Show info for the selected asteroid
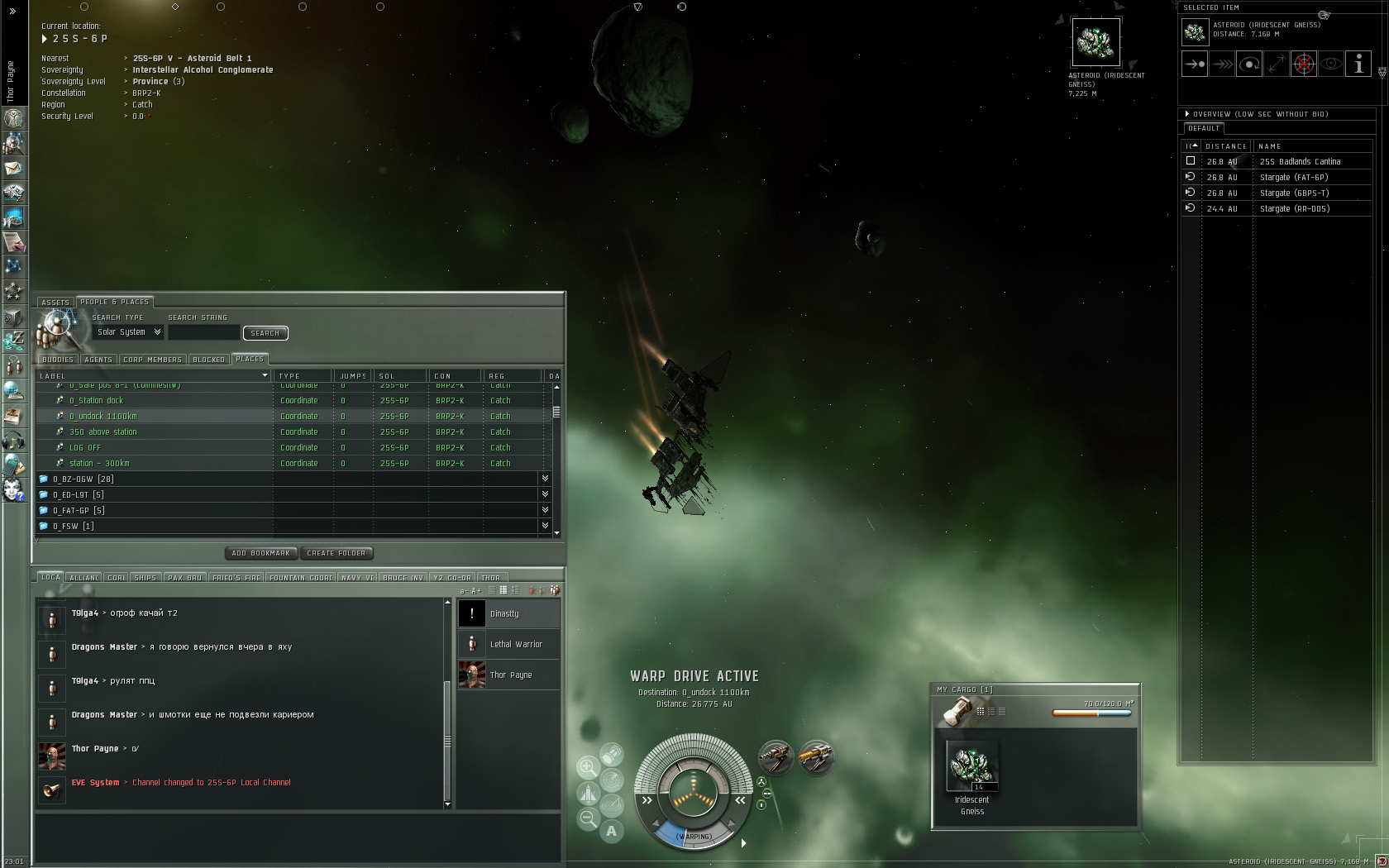The width and height of the screenshot is (1389, 868). (x=1358, y=64)
